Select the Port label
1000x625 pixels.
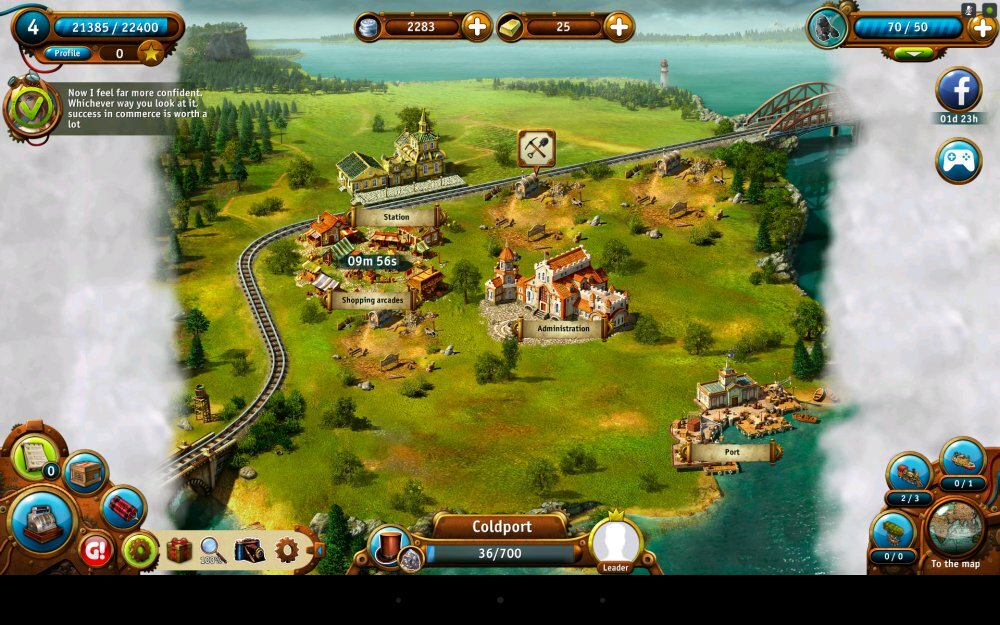coord(731,452)
